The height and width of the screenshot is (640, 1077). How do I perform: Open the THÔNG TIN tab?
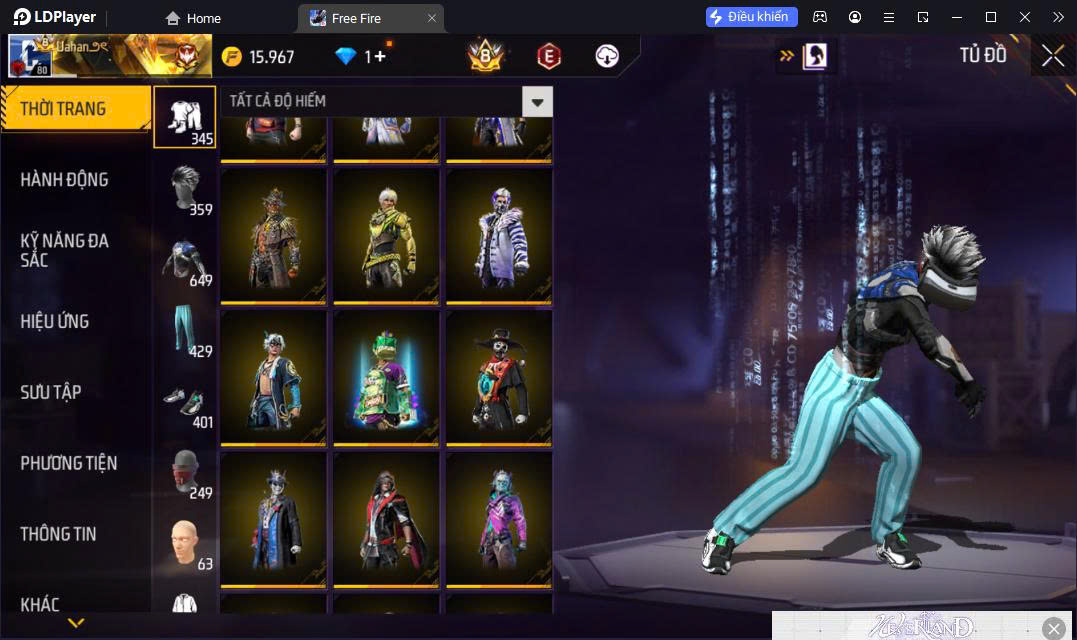[x=58, y=534]
